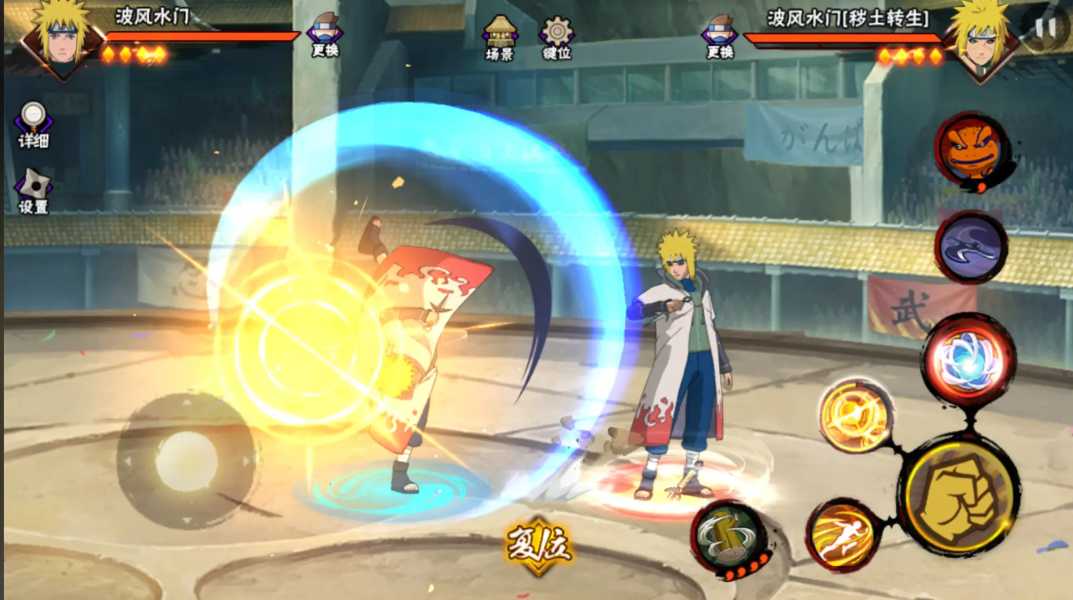
Task: Click the 复位 reset position button
Action: [x=537, y=546]
